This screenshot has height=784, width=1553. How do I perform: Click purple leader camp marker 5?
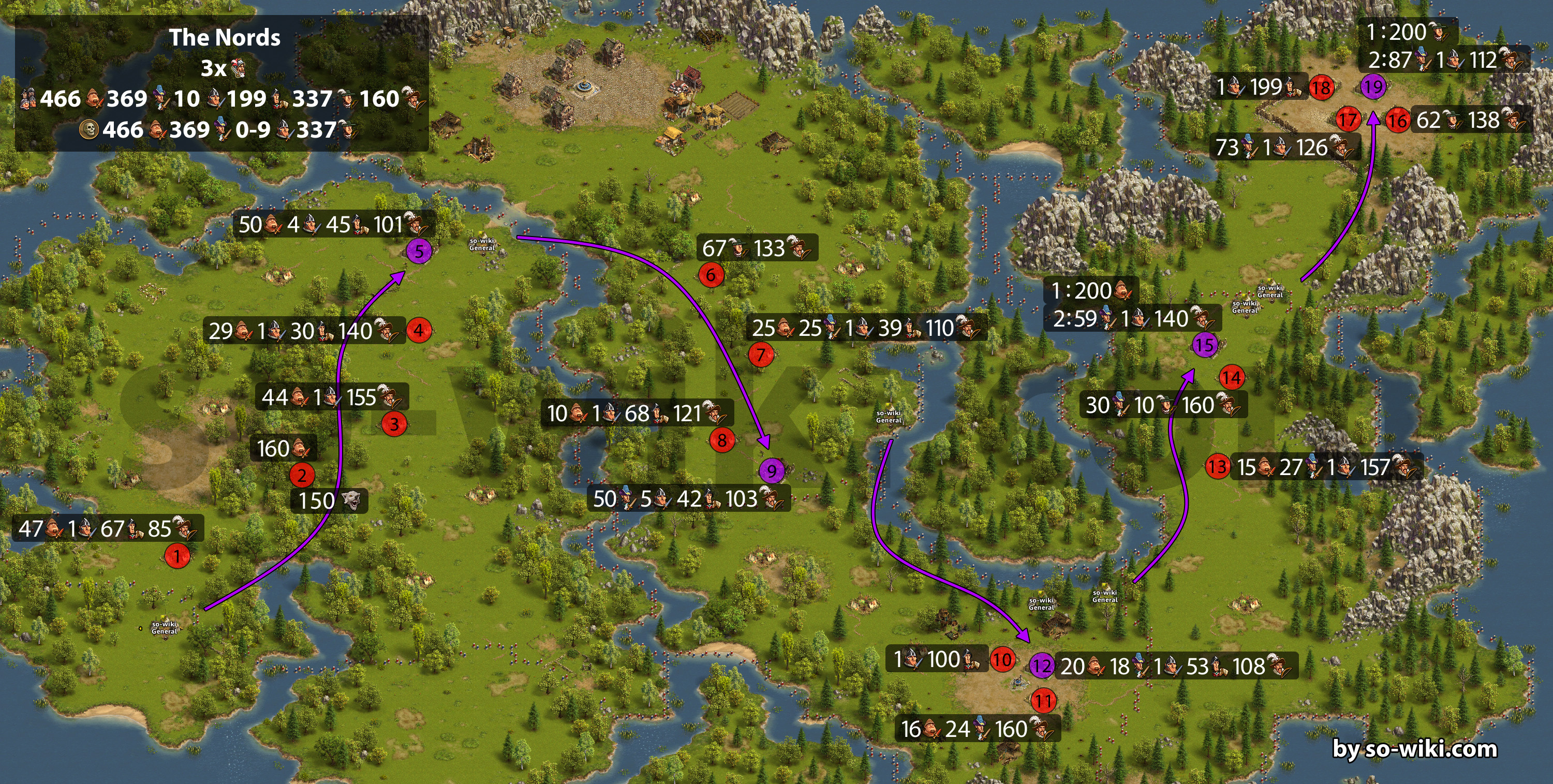click(419, 251)
